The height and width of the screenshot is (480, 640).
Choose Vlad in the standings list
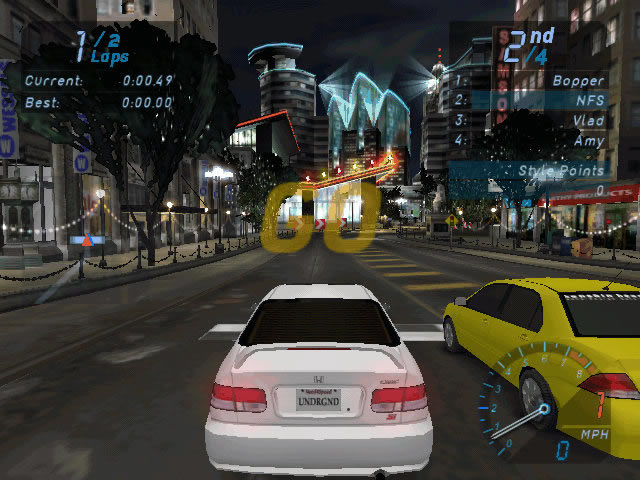click(588, 121)
